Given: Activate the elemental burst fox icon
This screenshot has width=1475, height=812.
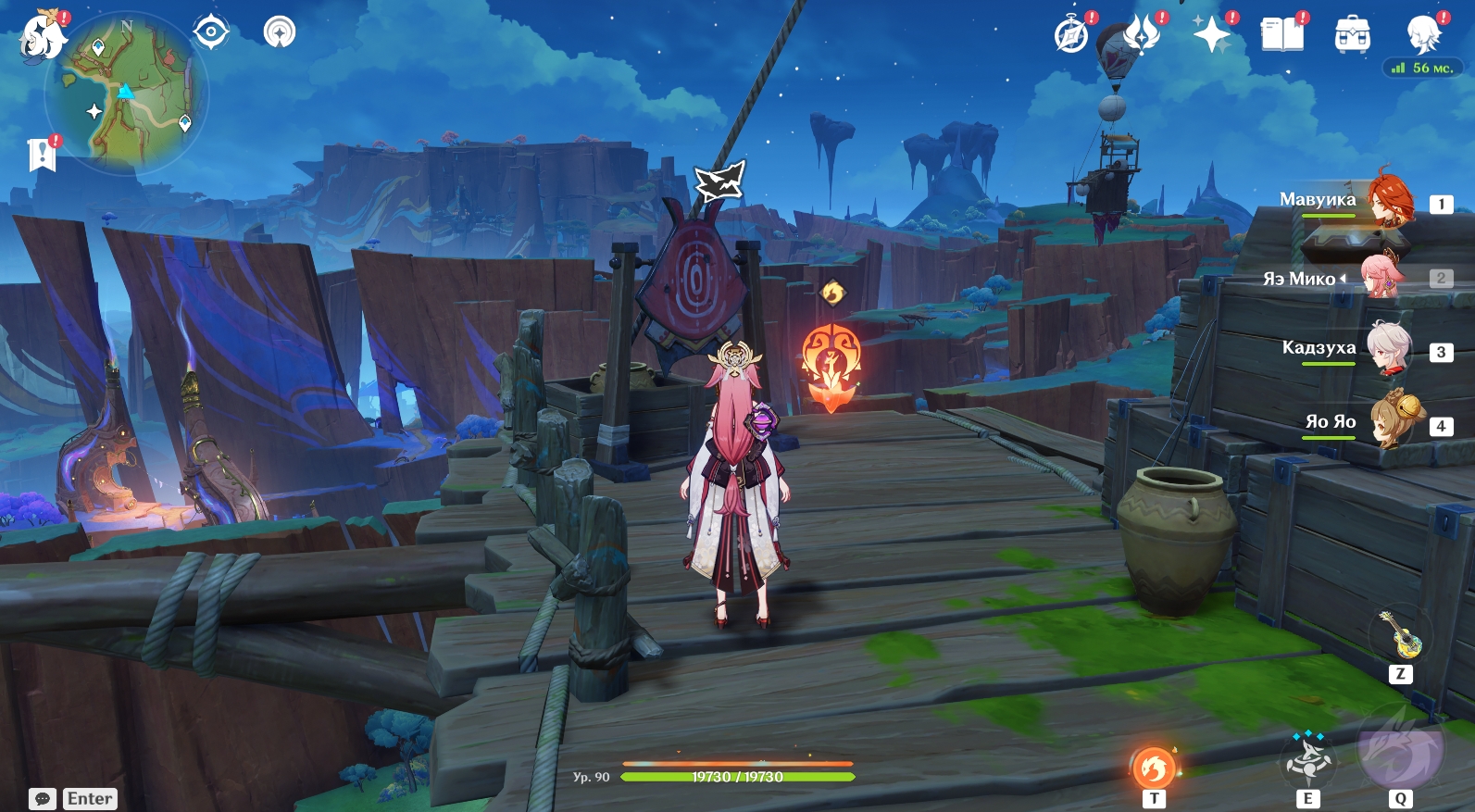Looking at the screenshot, I should pos(1400,748).
